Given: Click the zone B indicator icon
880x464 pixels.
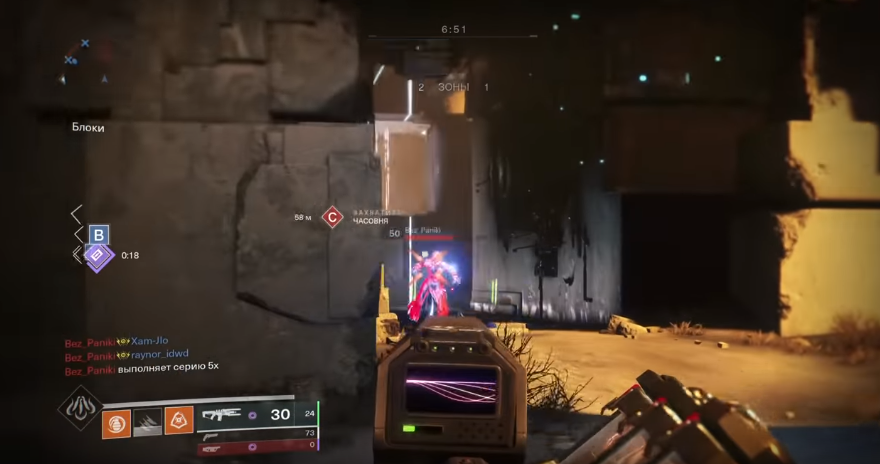Looking at the screenshot, I should pyautogui.click(x=98, y=235).
